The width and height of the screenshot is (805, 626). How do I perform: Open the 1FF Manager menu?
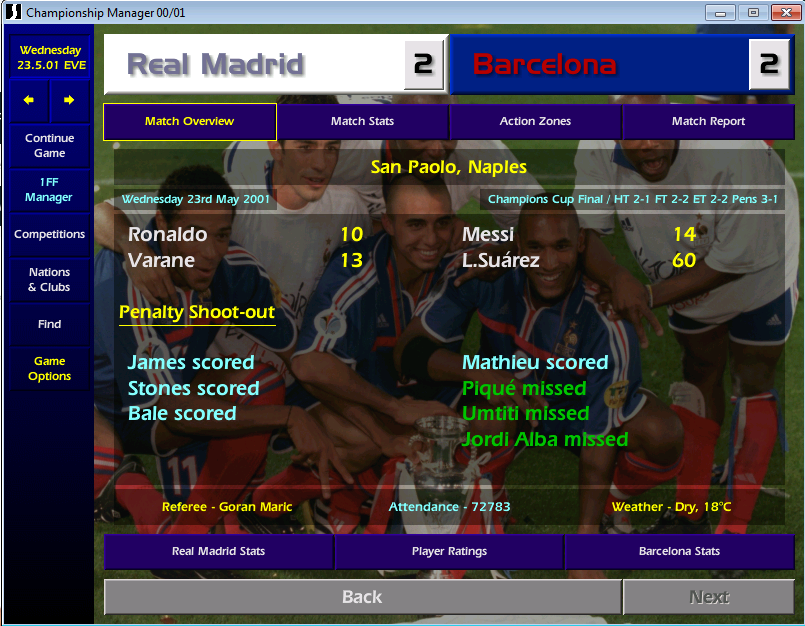point(50,189)
